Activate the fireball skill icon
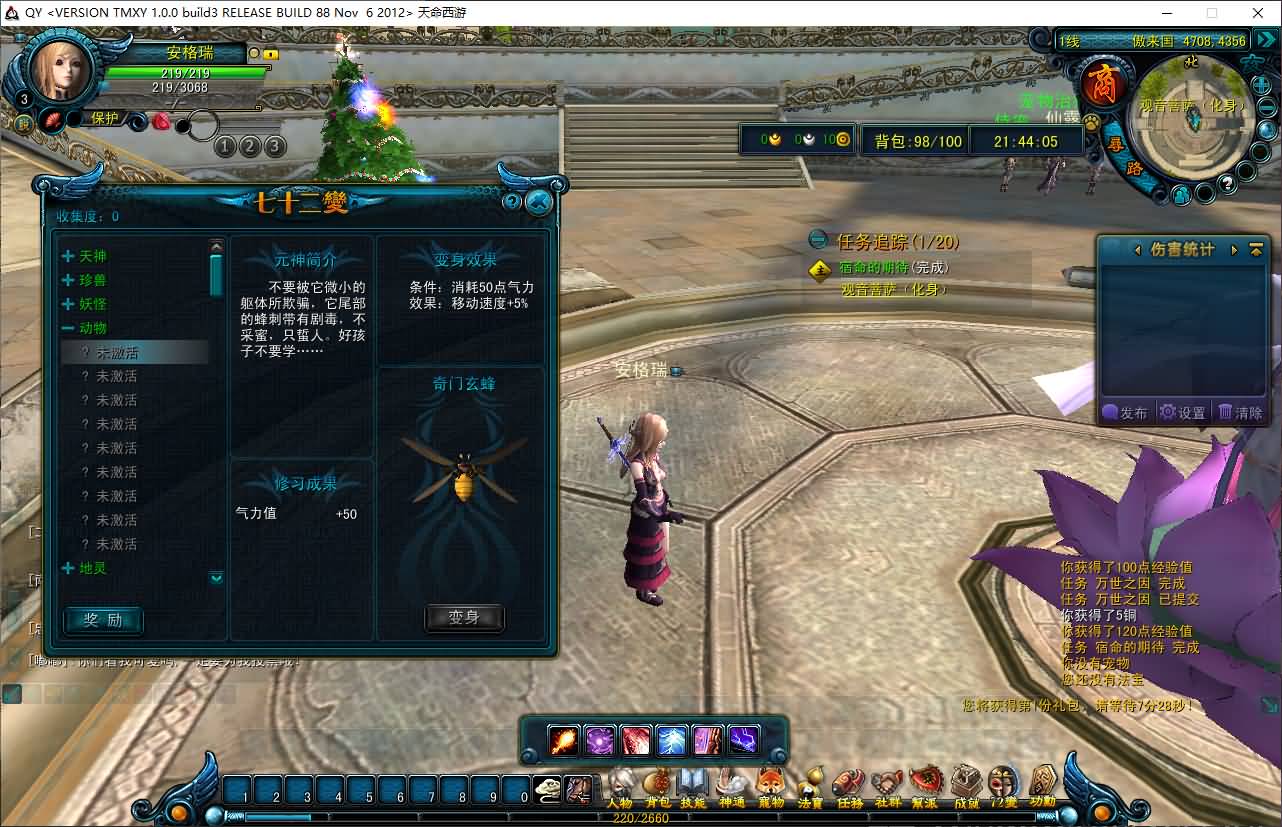The height and width of the screenshot is (827, 1282). (x=564, y=741)
